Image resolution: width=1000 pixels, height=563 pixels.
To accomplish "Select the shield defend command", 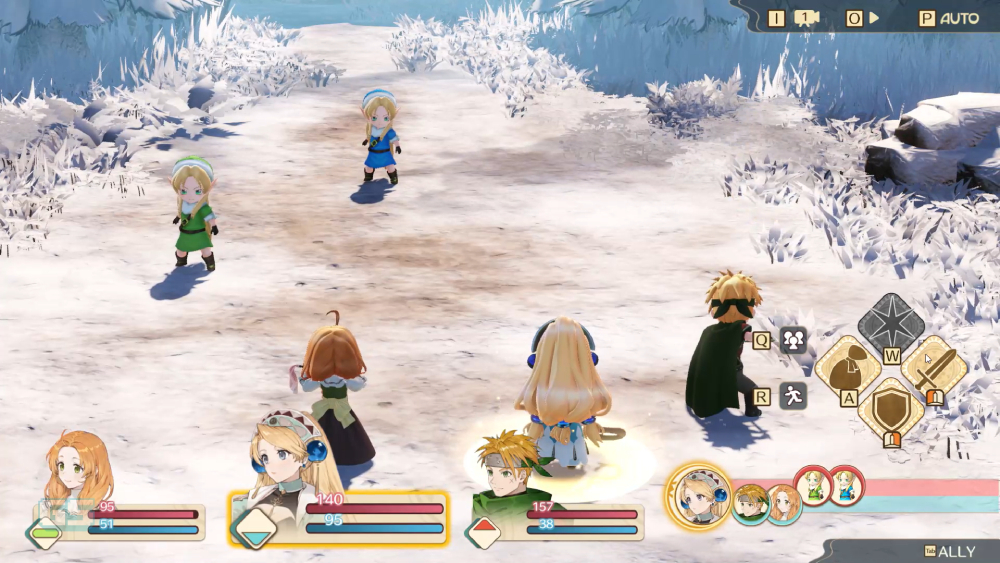I will [891, 409].
